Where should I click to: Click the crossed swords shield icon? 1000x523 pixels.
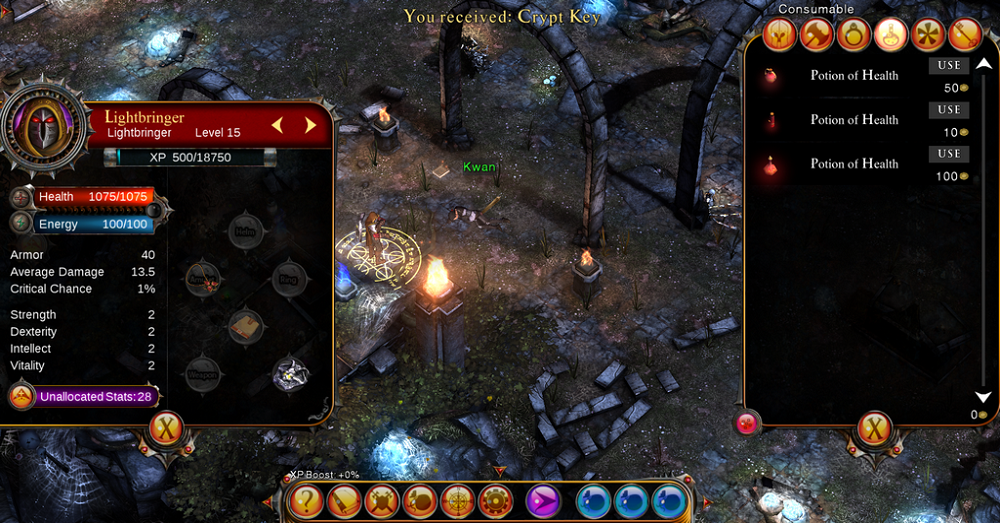click(381, 500)
